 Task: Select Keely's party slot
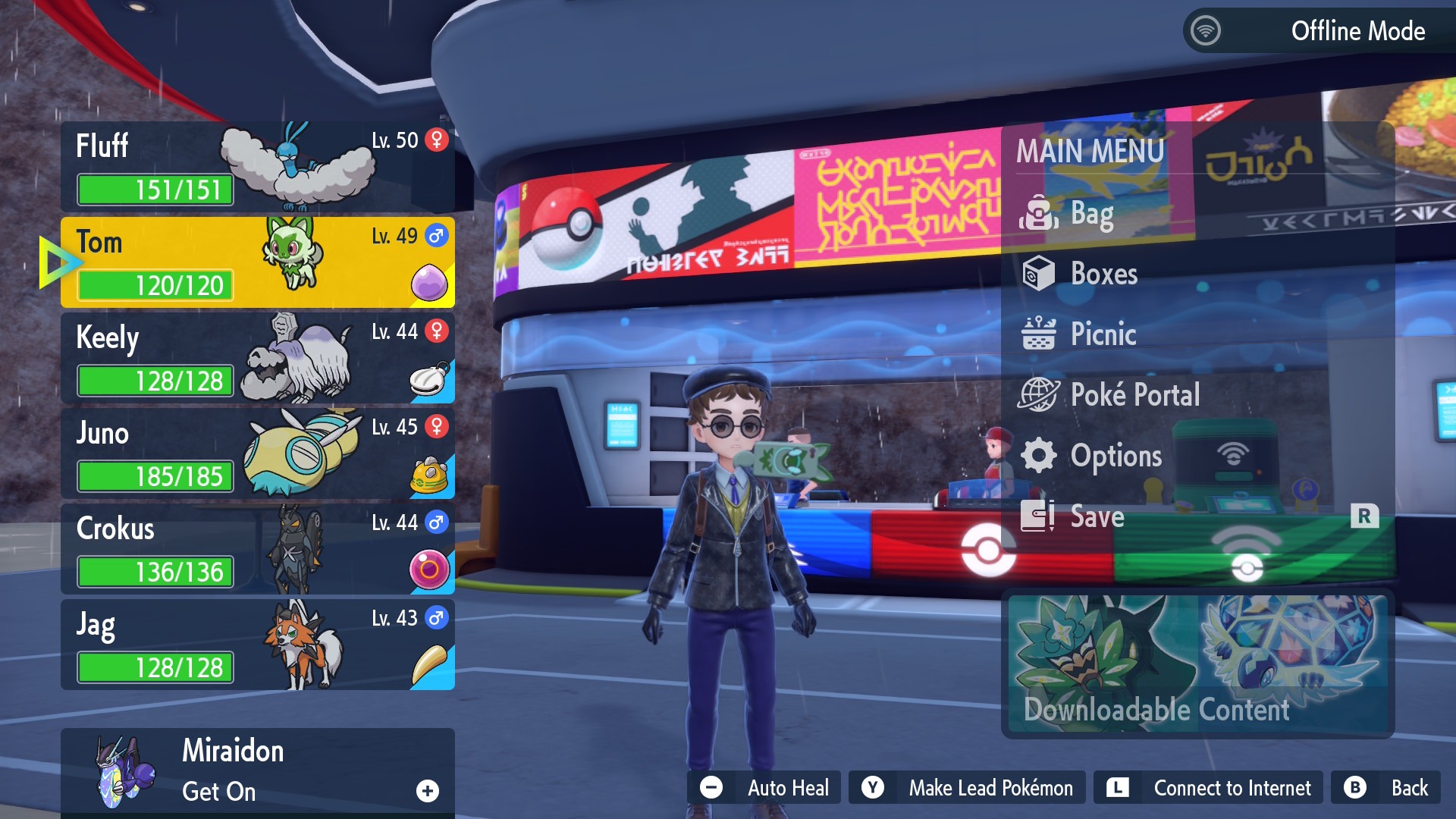pos(257,358)
